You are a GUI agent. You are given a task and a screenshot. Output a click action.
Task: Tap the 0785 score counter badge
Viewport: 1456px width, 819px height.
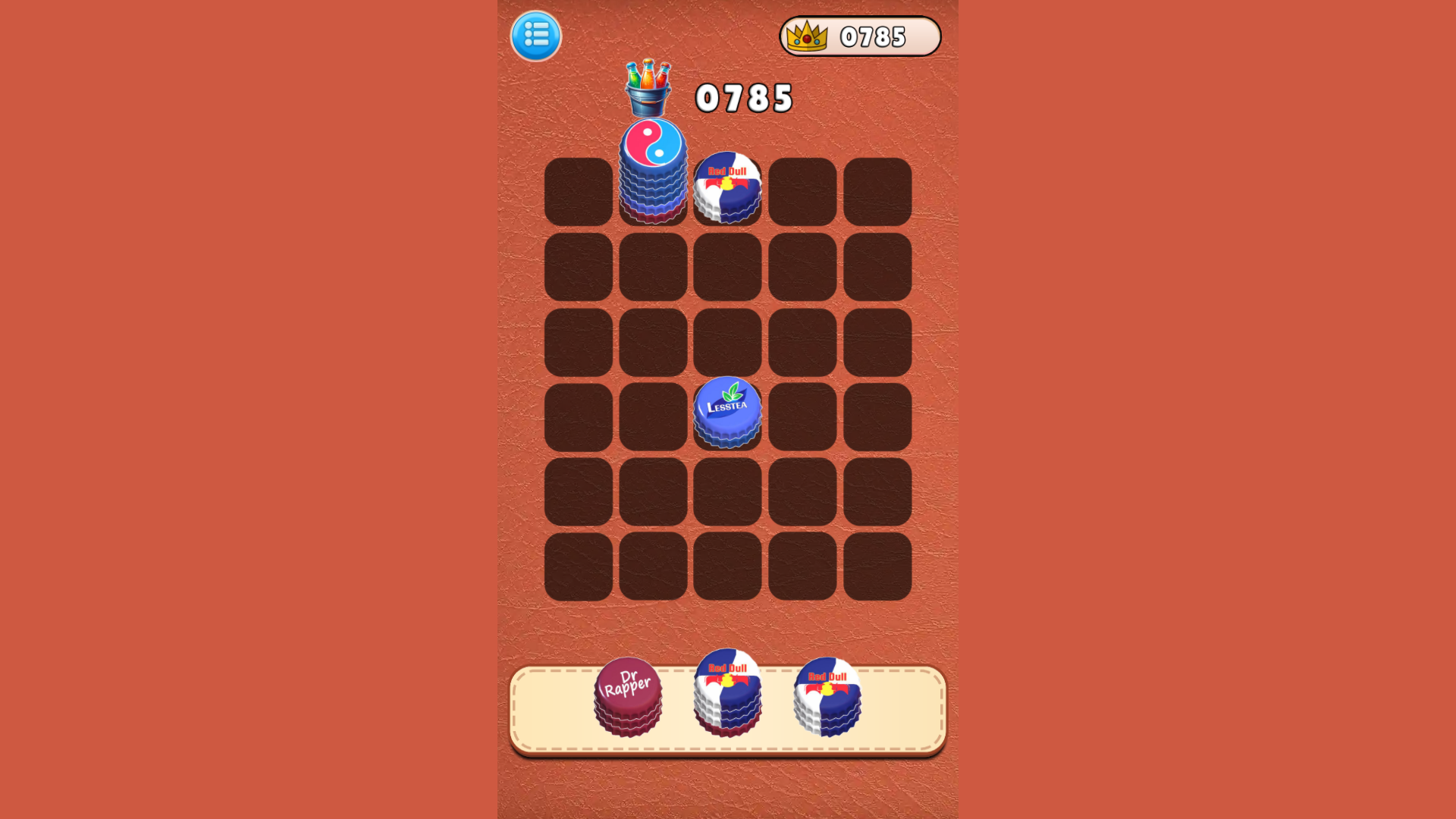click(x=861, y=36)
